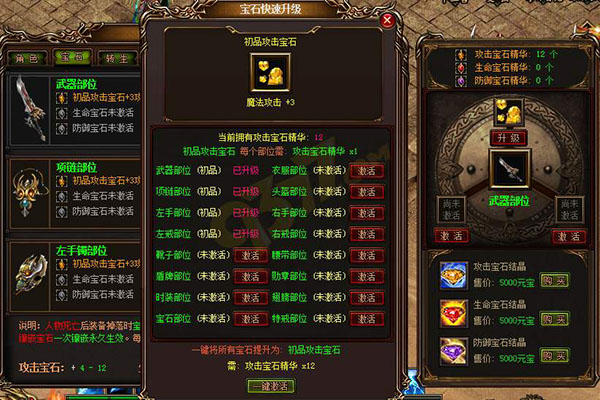The image size is (600, 400).
Task: Choose the 项链部位 necklace entry
Action: 30,188
